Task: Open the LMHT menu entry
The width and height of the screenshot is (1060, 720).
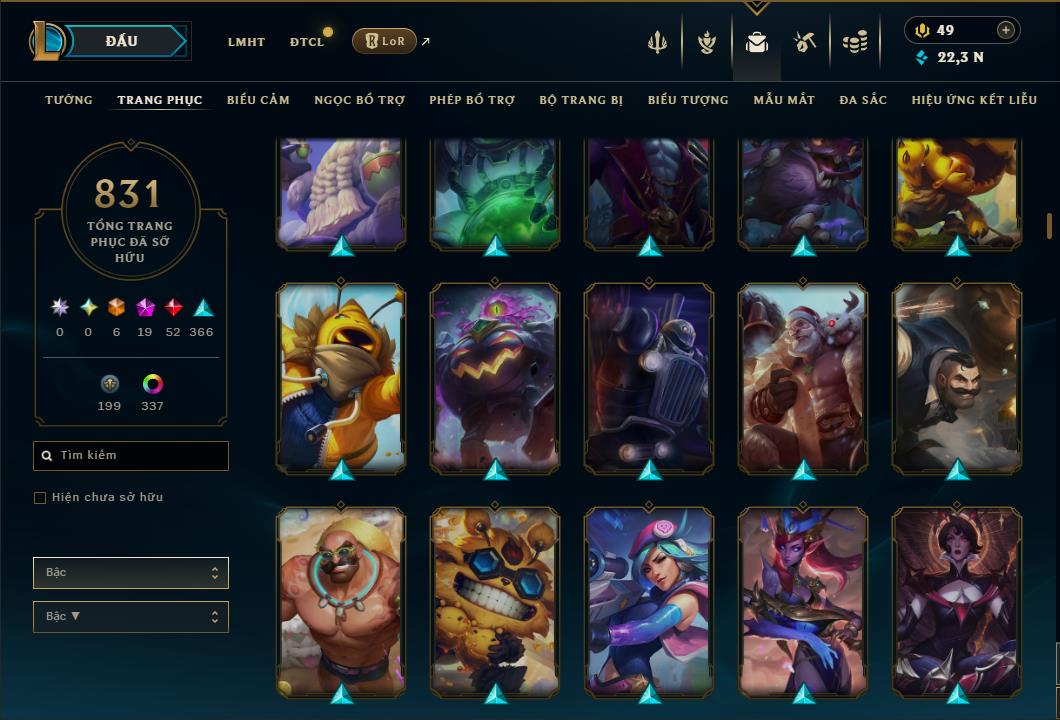Action: tap(246, 42)
